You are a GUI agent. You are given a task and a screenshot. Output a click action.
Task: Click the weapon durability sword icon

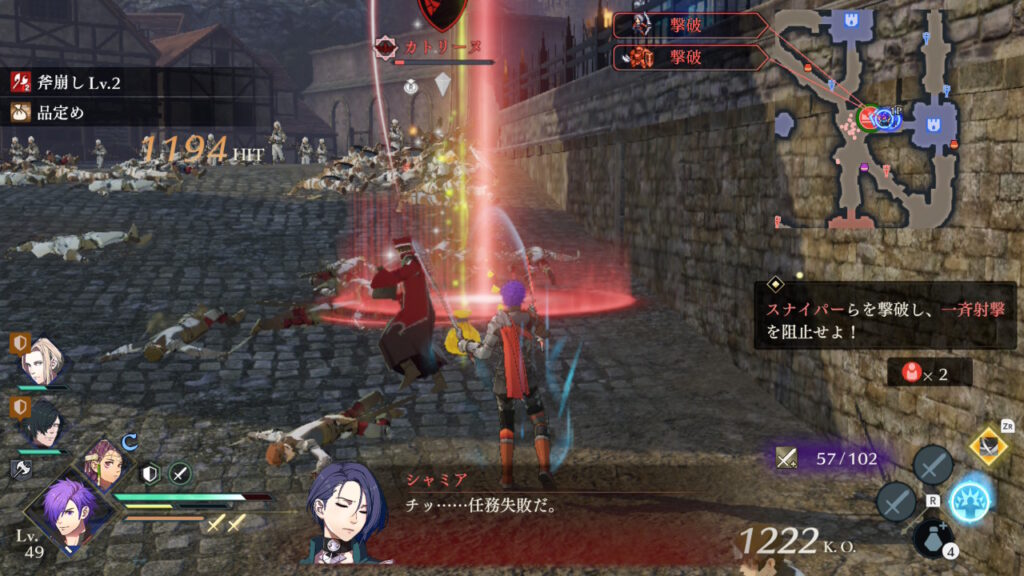click(787, 458)
